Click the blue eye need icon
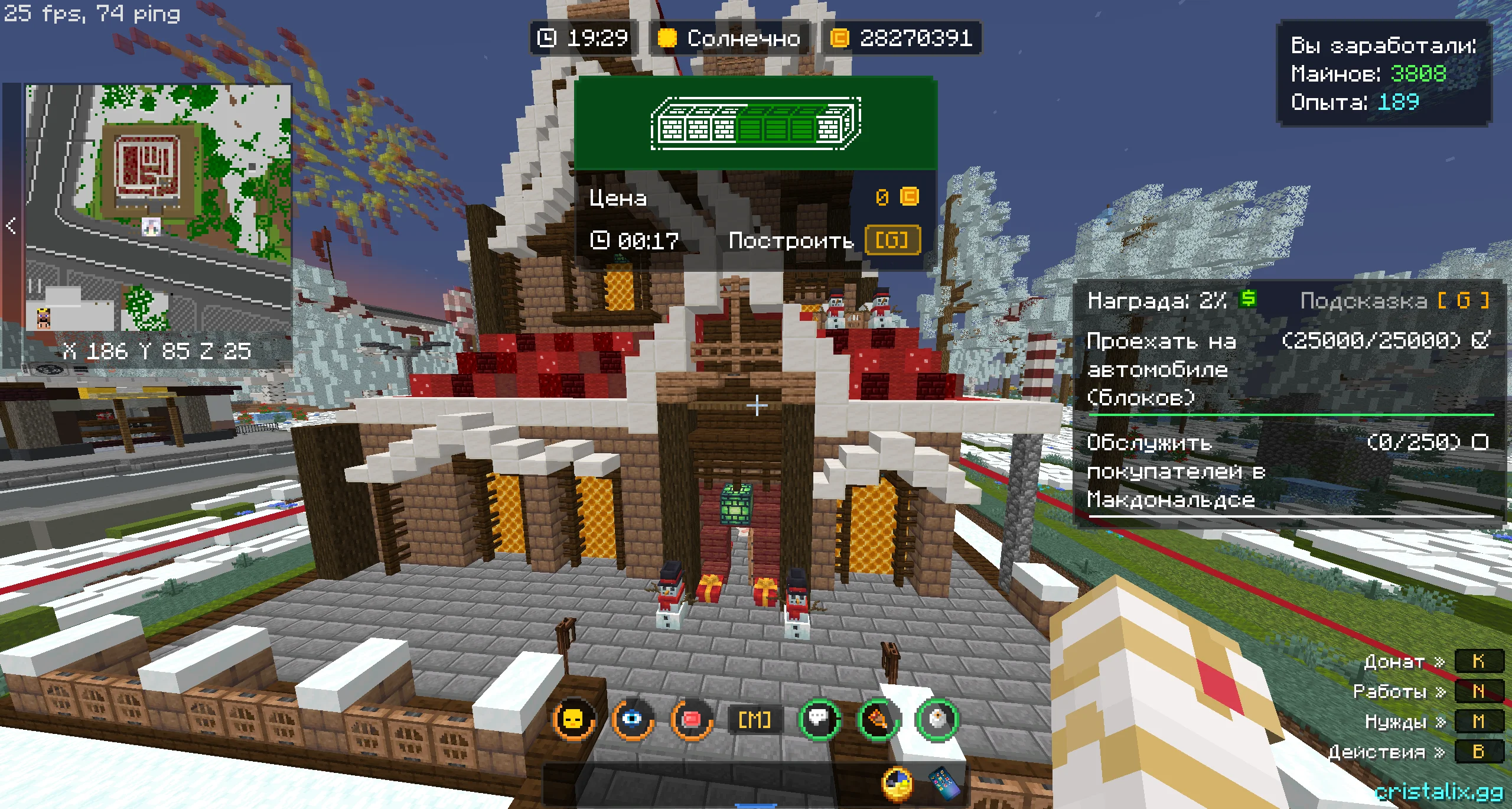 [x=633, y=719]
